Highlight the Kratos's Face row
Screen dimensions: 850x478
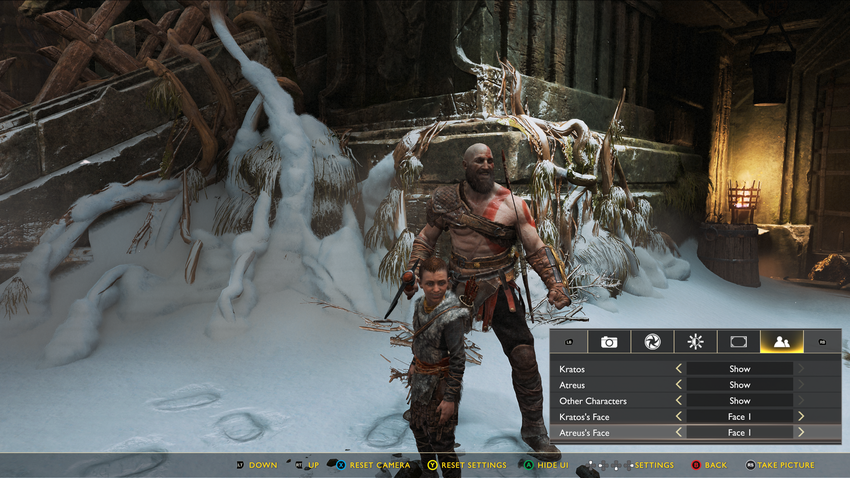tap(586, 417)
